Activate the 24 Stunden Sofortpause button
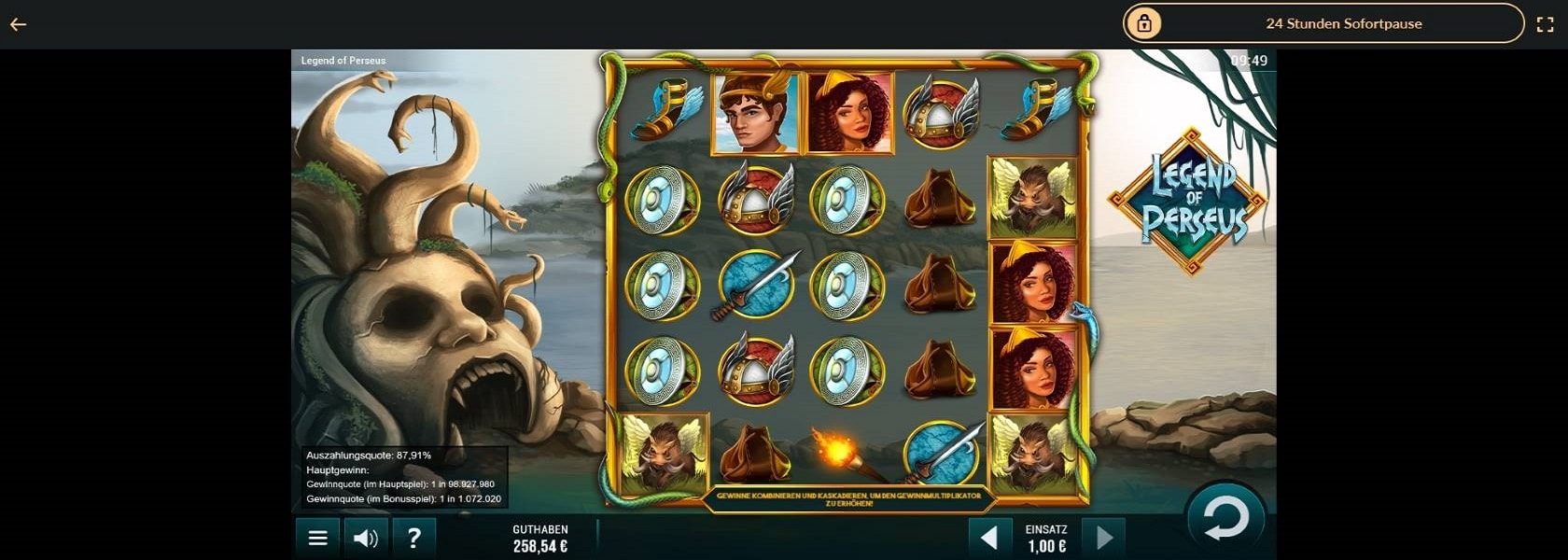 coord(1323,23)
